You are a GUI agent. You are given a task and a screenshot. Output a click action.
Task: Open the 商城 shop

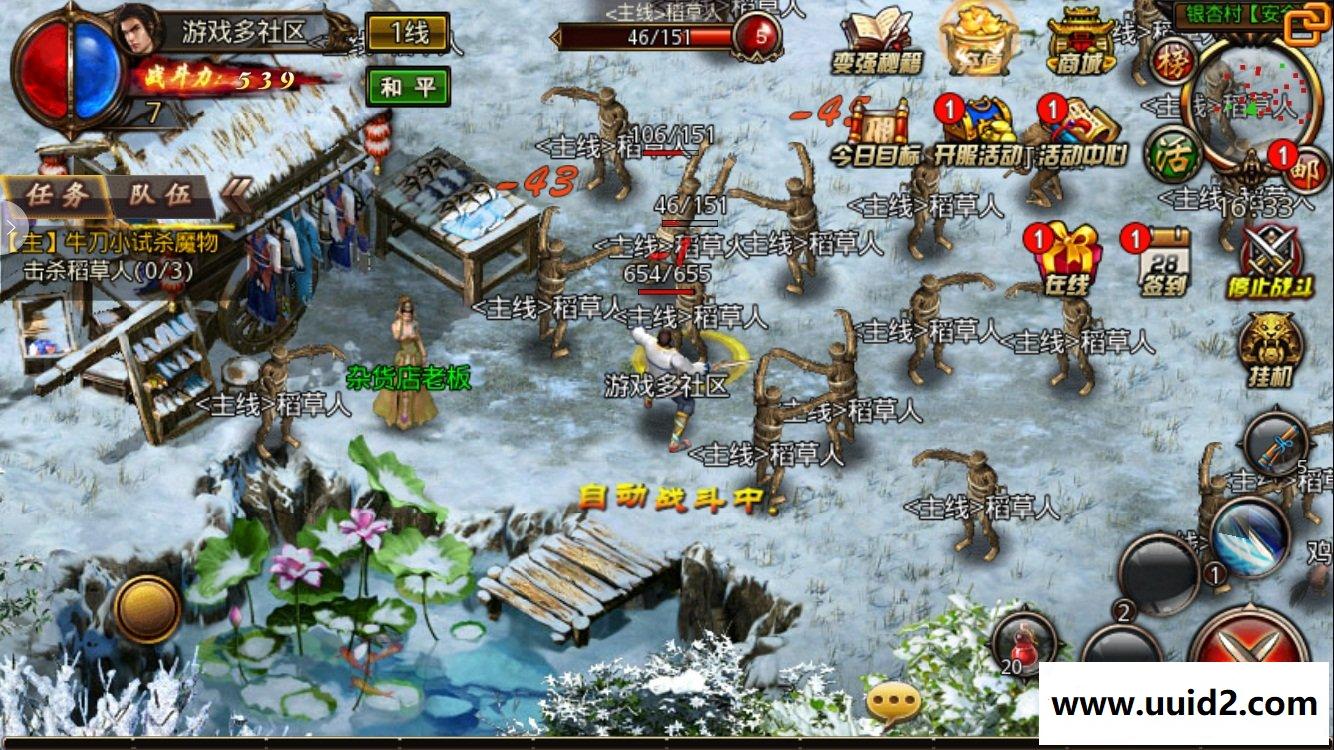click(x=1080, y=42)
